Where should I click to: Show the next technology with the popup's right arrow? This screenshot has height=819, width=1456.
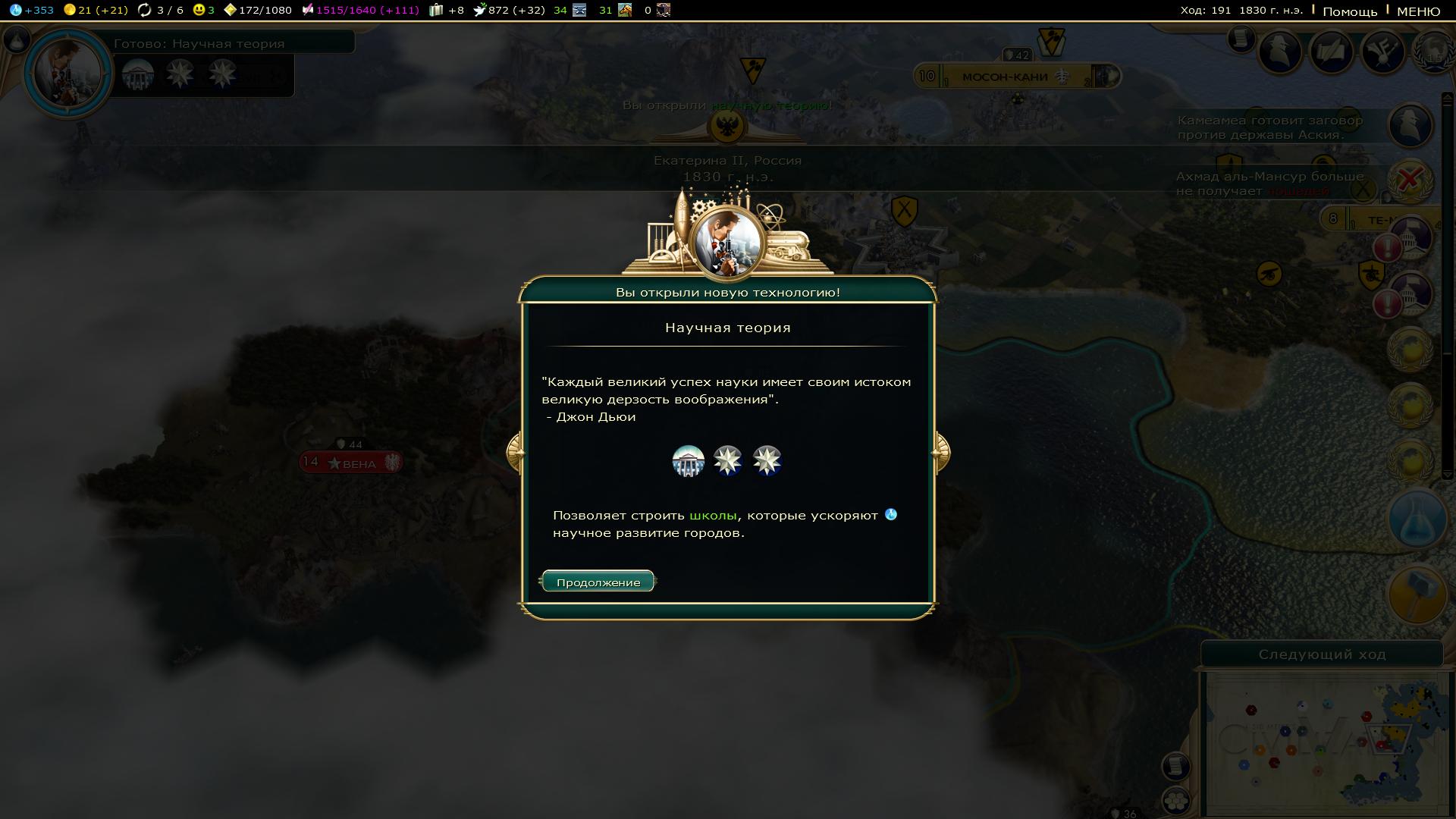[x=940, y=453]
